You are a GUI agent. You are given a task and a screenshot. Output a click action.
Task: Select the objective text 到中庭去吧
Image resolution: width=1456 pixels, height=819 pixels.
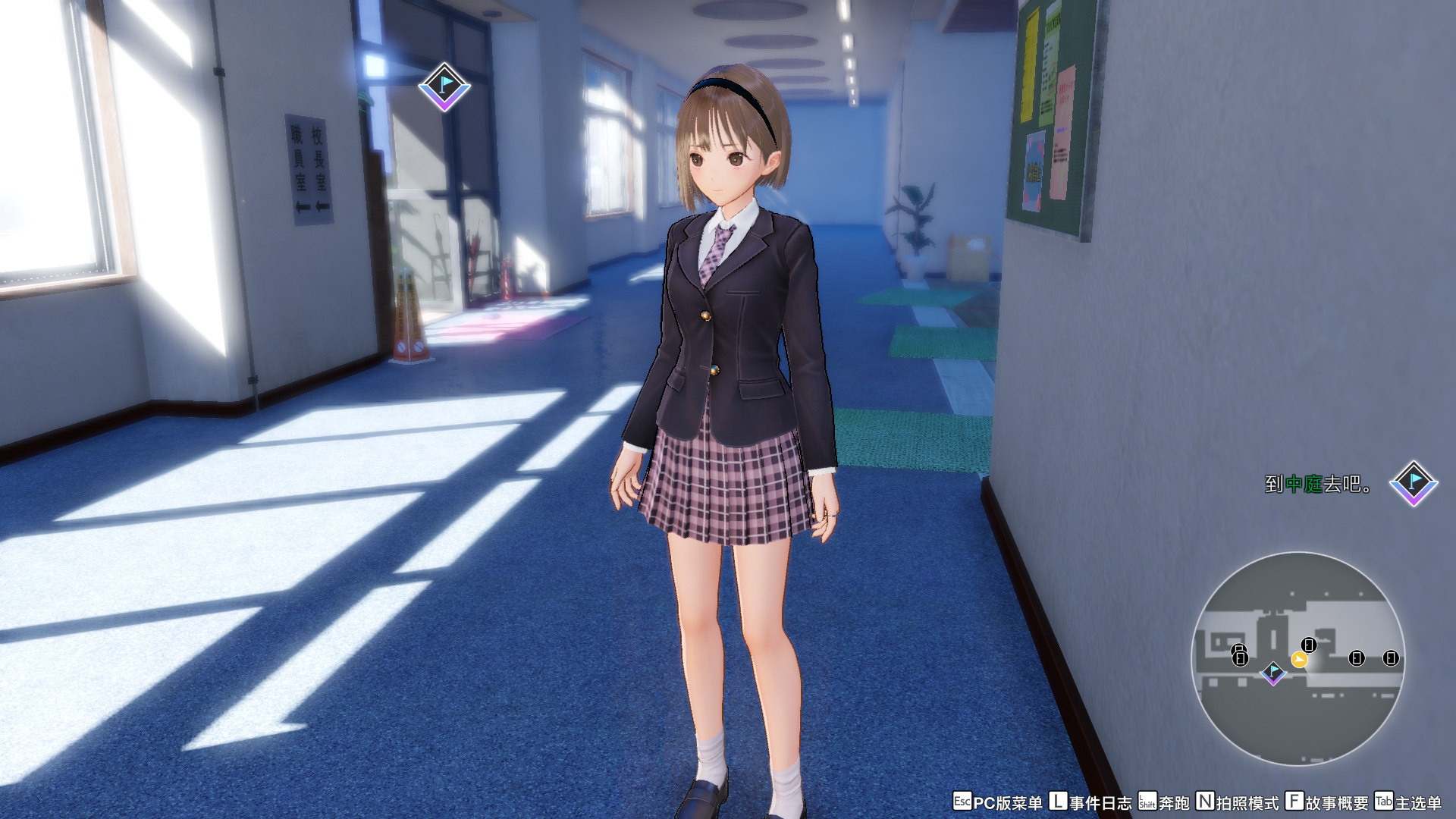pyautogui.click(x=1318, y=484)
